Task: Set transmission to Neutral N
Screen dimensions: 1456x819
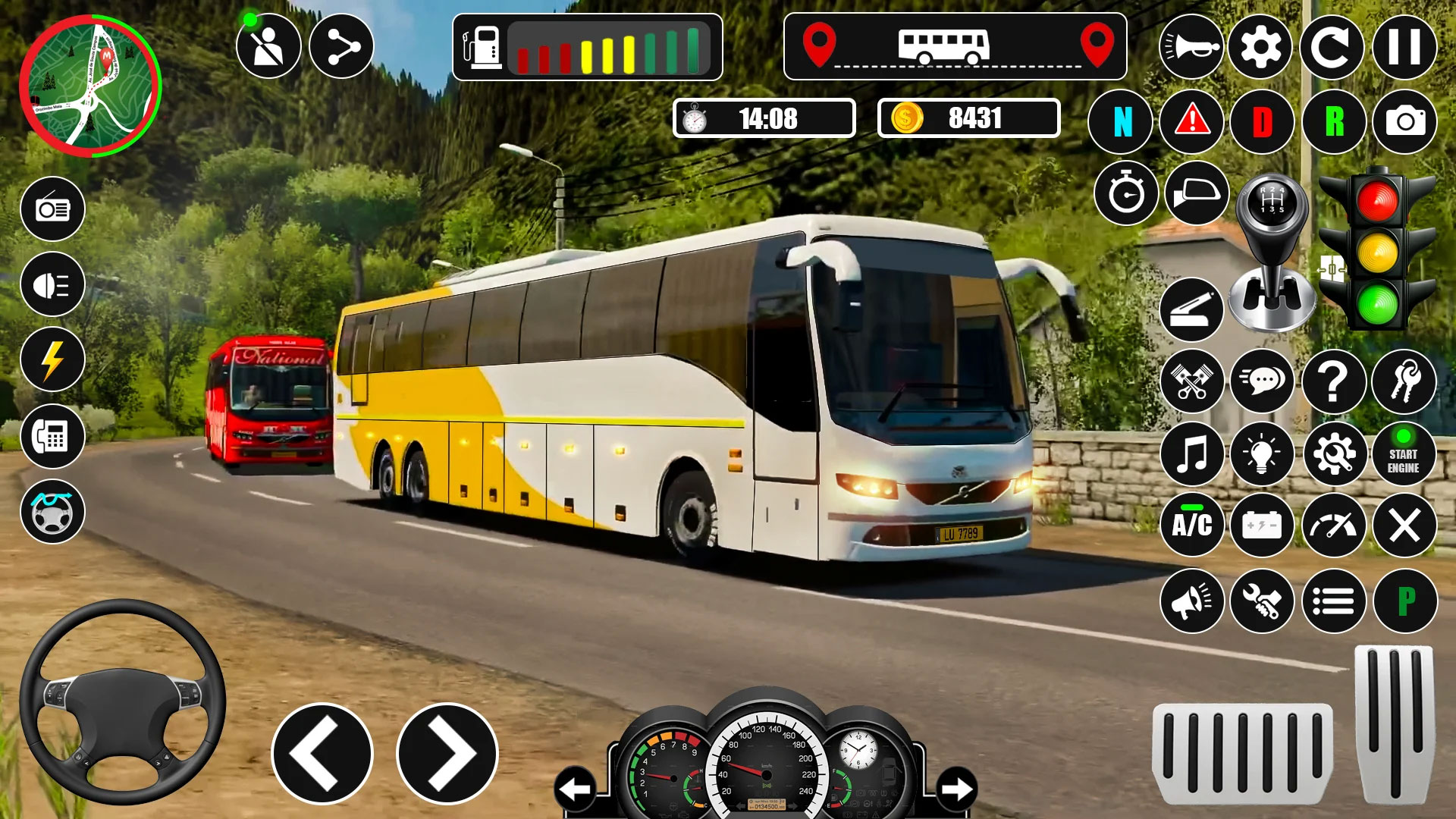Action: point(1119,121)
